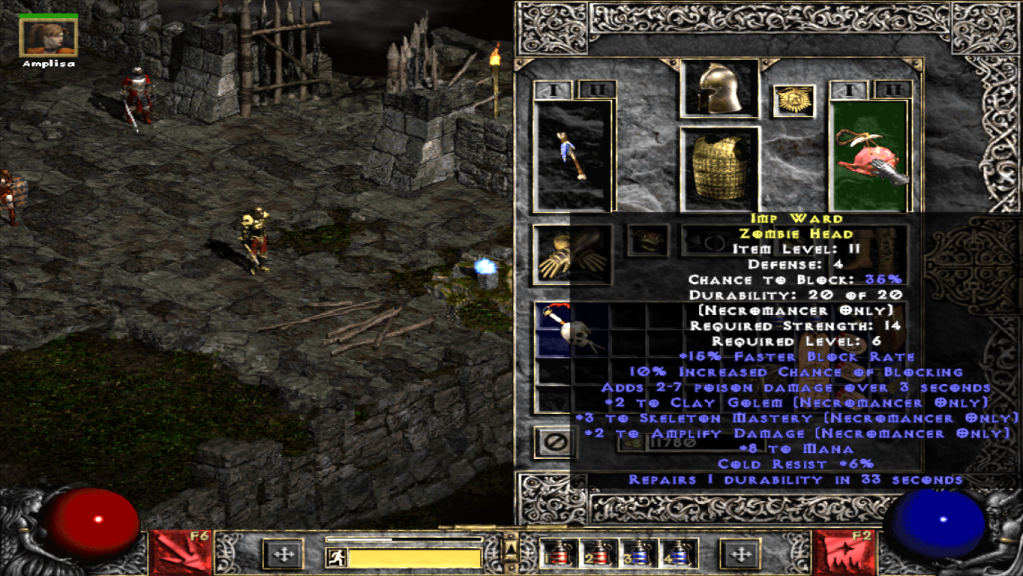
Task: Select the equipped helmet slot
Action: (x=719, y=88)
